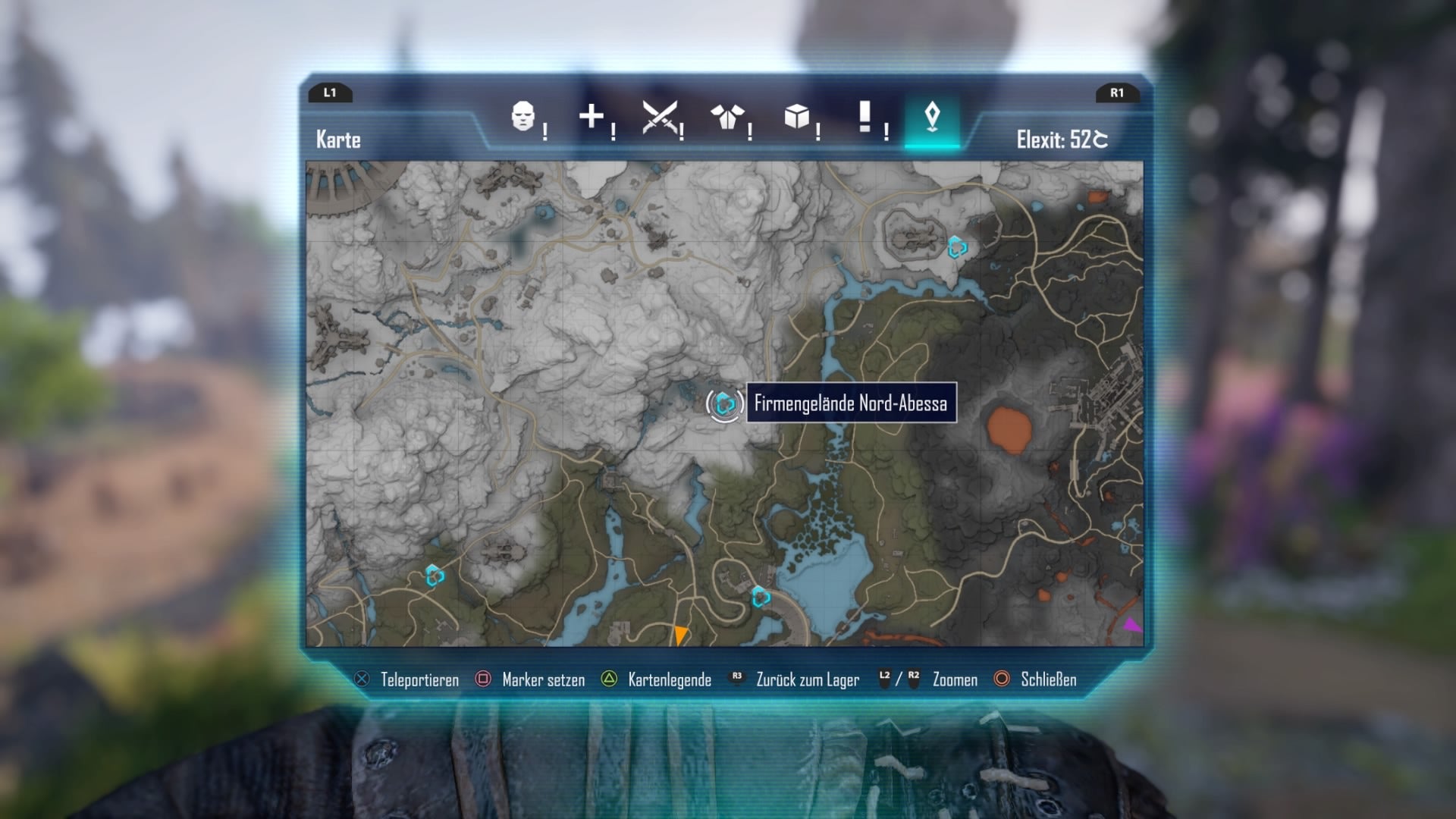Screen dimensions: 1456x819
Task: Click Teleportieren at the bottom bar
Action: pyautogui.click(x=419, y=680)
